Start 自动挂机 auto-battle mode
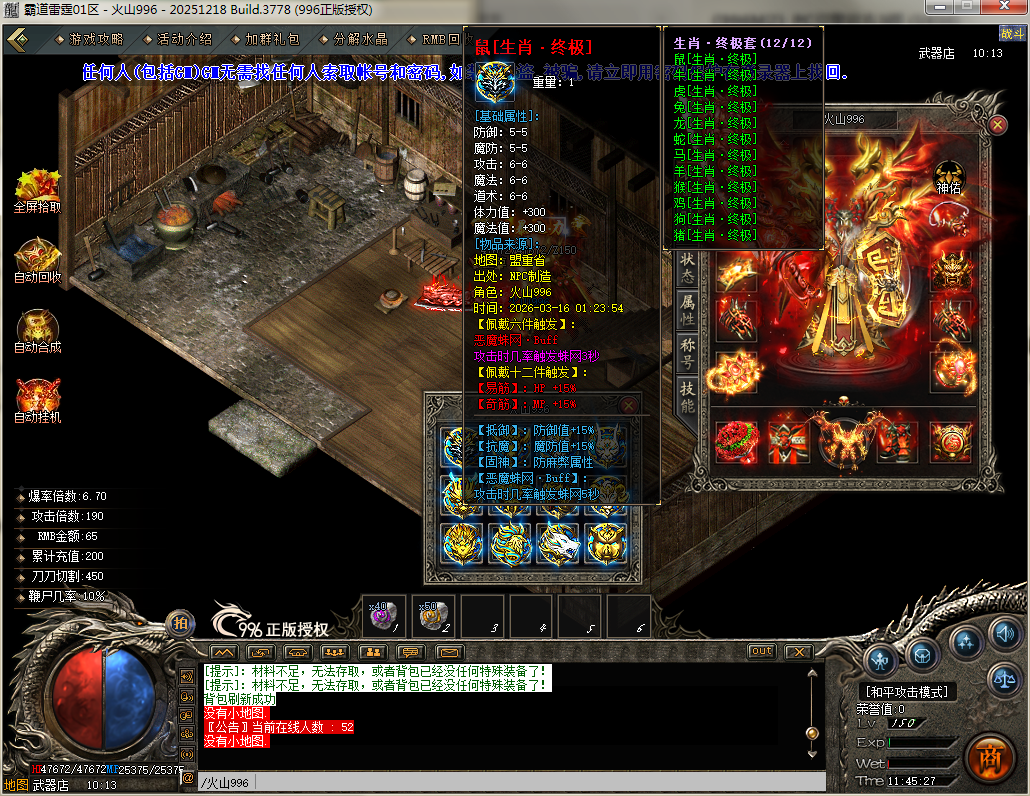Image resolution: width=1030 pixels, height=796 pixels. 38,400
